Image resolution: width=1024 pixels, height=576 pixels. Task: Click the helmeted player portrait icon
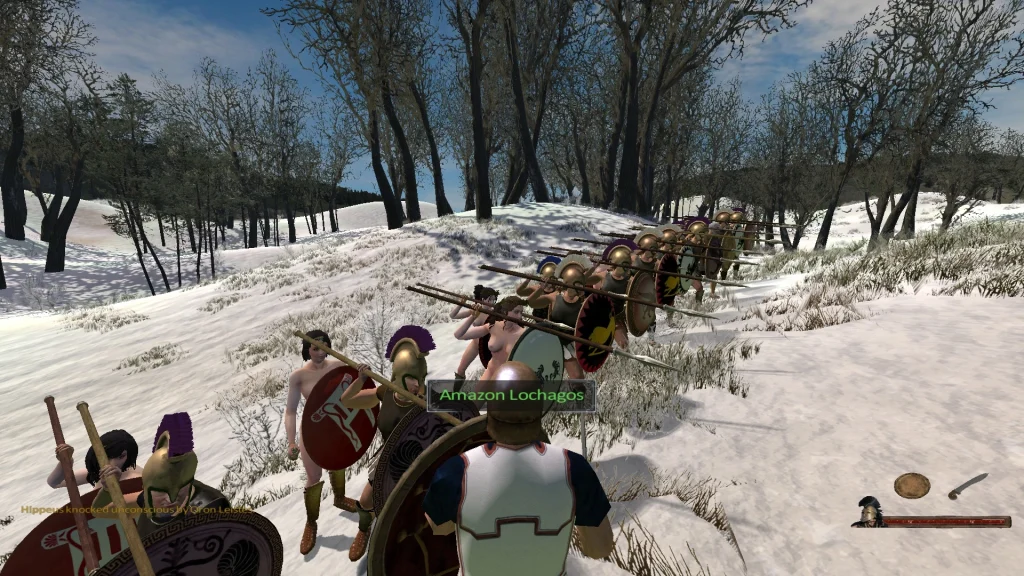tap(868, 511)
